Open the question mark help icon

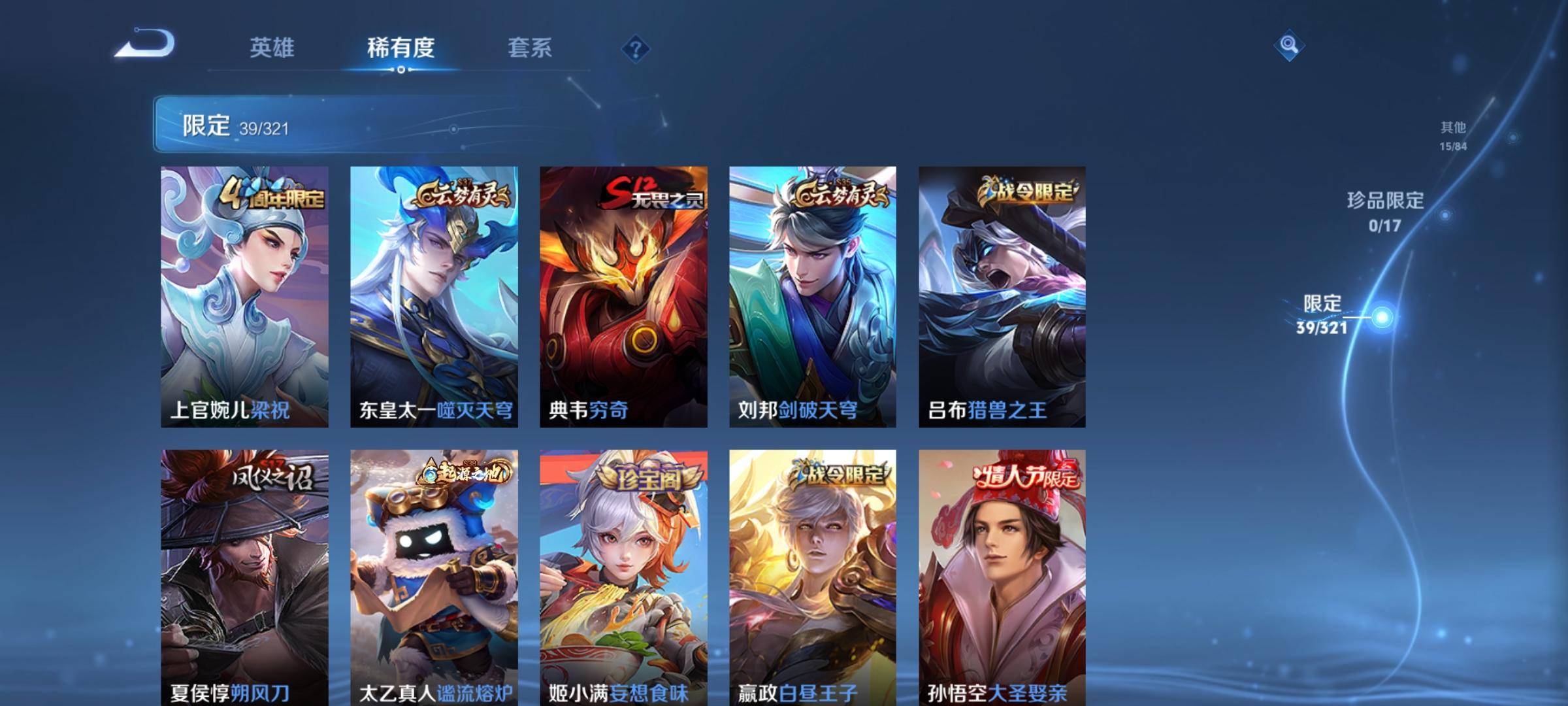(x=635, y=48)
